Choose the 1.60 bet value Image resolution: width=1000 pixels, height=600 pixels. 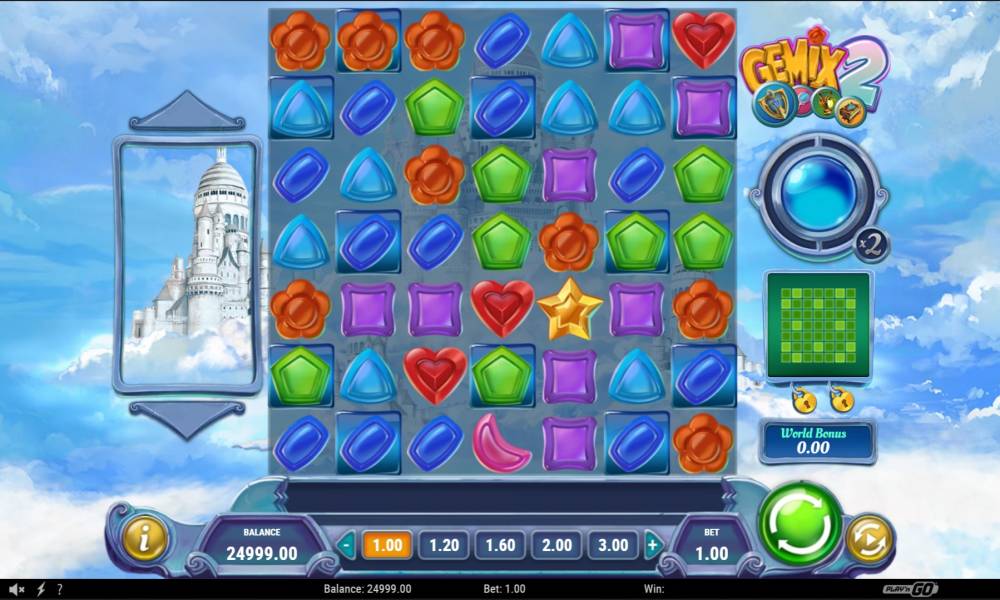[x=499, y=545]
